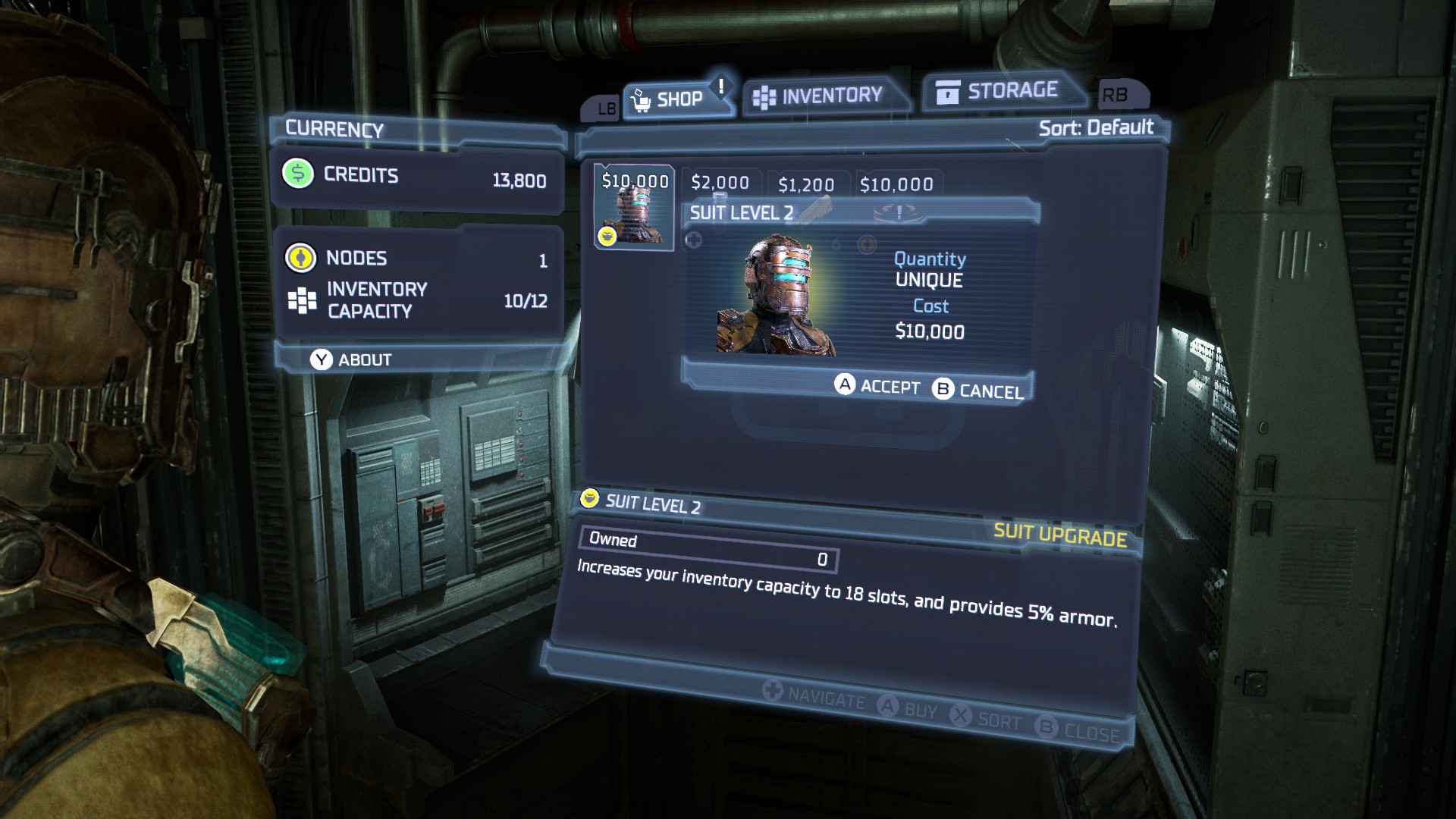Viewport: 1456px width, 819px height.
Task: Click the Inventory grid icon in the tab bar
Action: click(764, 93)
